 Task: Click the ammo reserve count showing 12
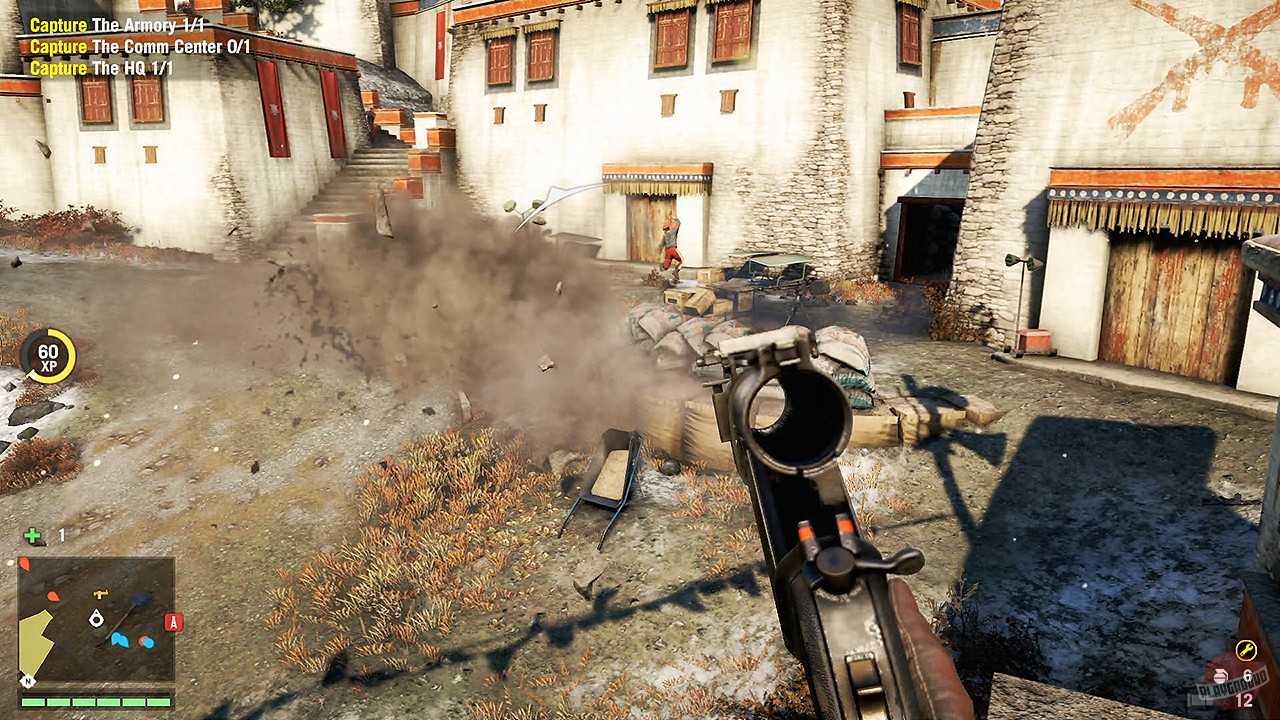[1246, 699]
